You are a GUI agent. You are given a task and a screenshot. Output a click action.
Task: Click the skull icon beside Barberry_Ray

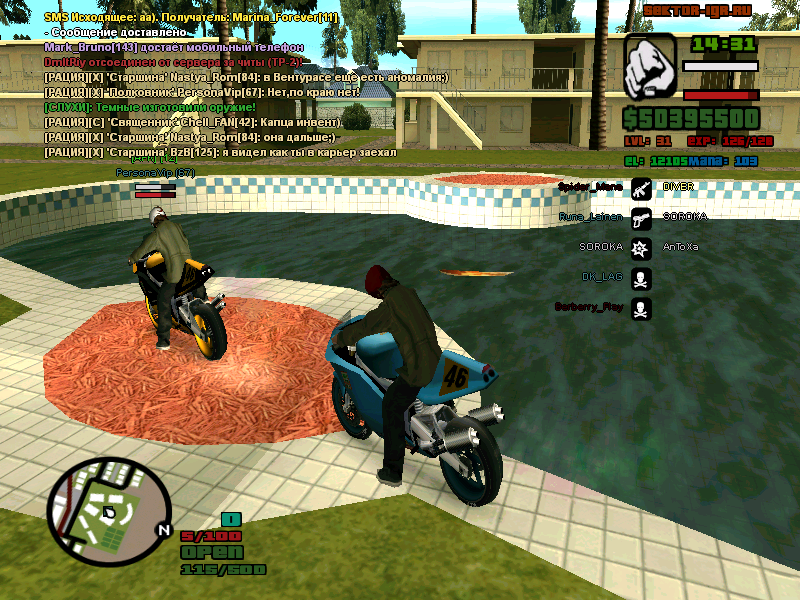point(641,308)
